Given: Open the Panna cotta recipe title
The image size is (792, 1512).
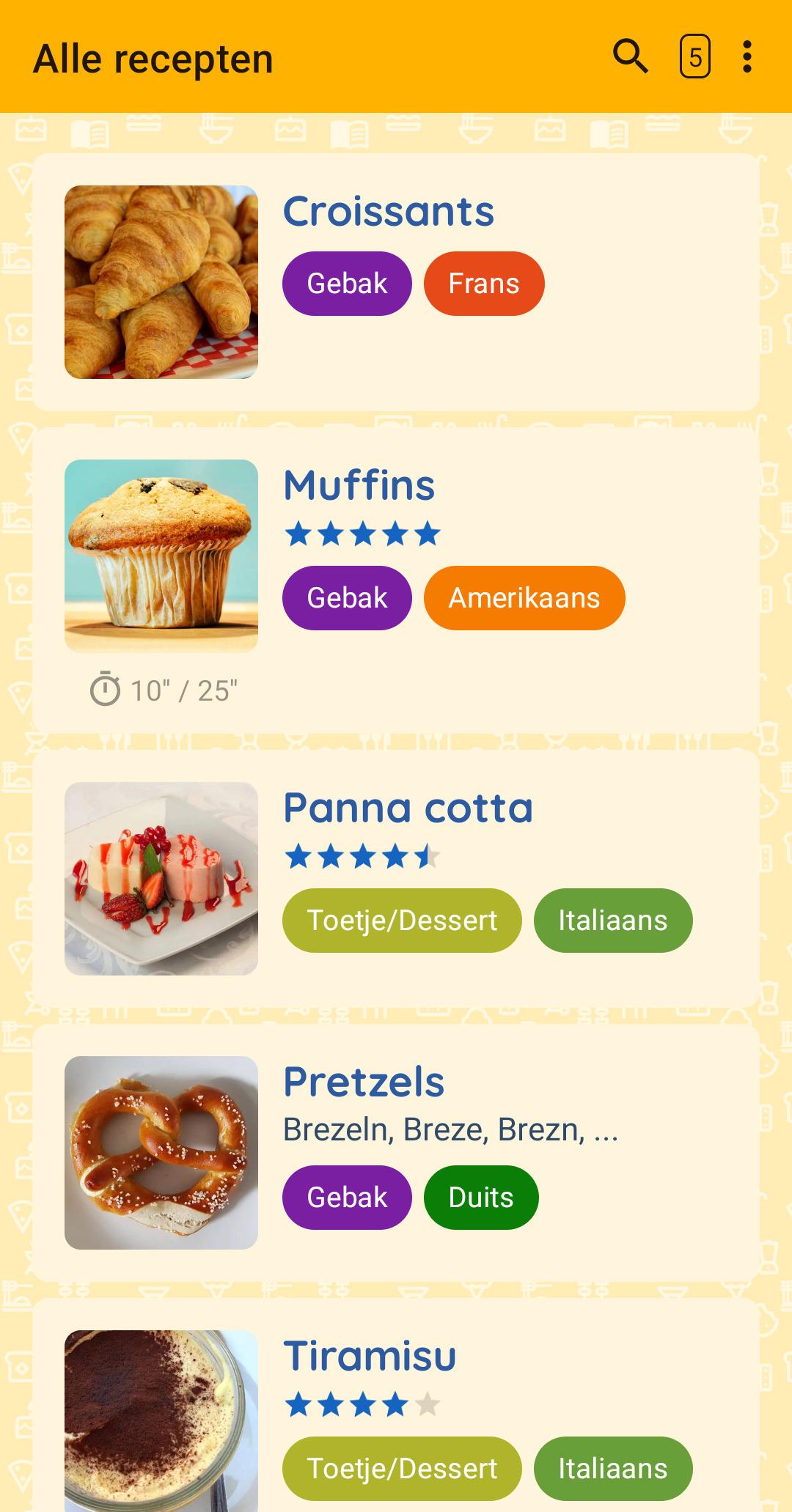Looking at the screenshot, I should tap(408, 808).
